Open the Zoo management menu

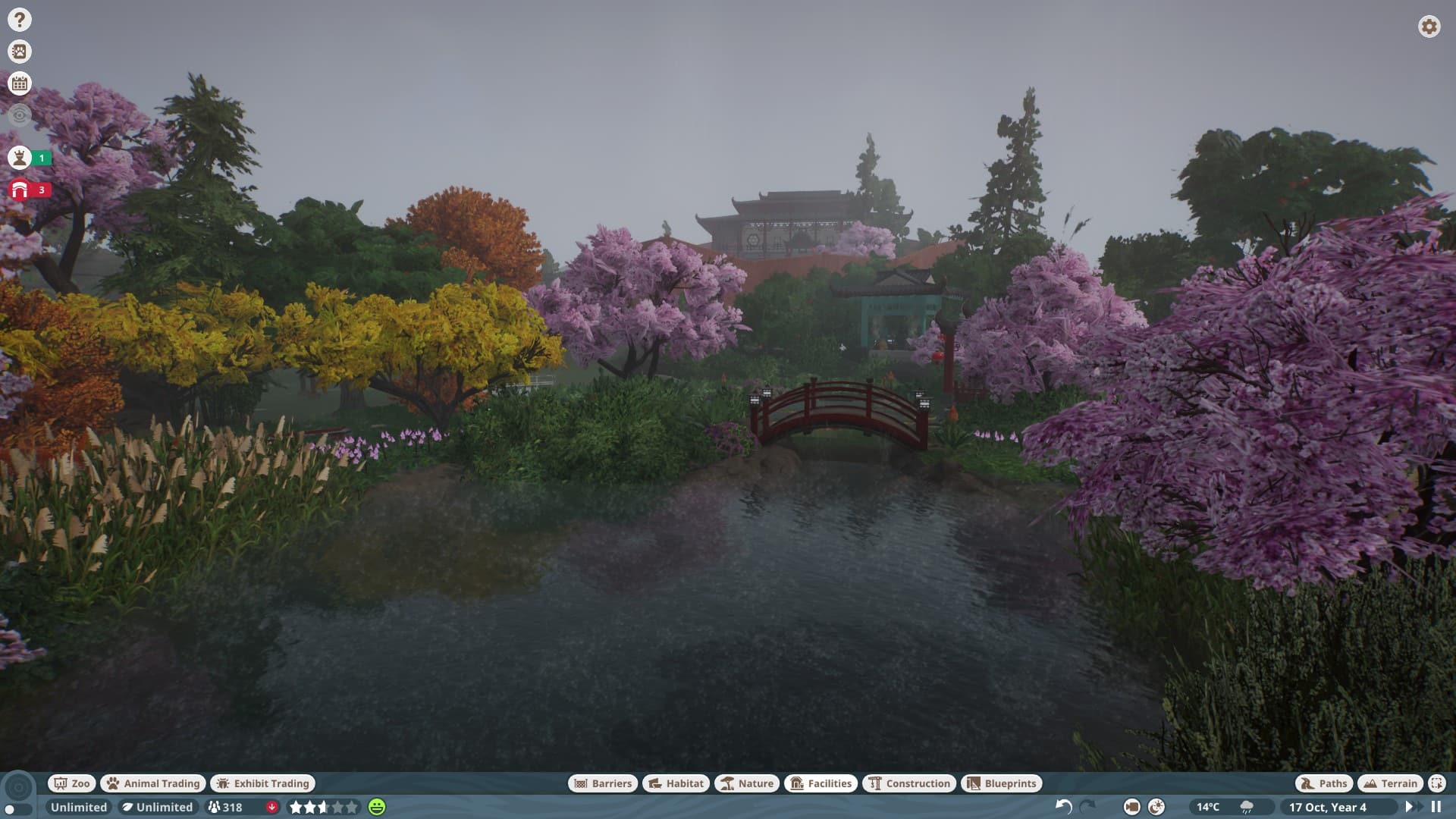[x=71, y=783]
